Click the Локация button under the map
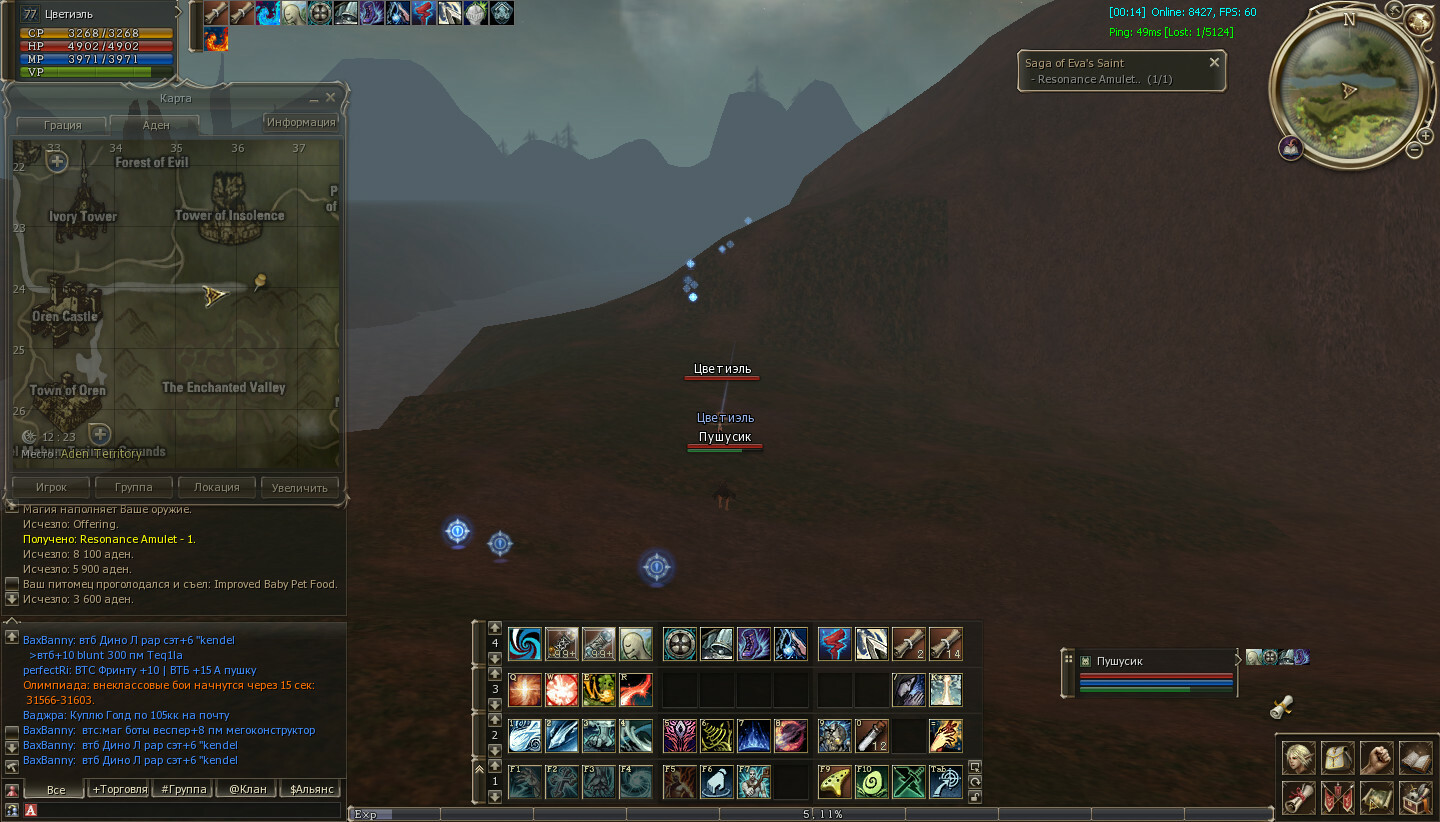Viewport: 1440px width, 822px height. 217,487
